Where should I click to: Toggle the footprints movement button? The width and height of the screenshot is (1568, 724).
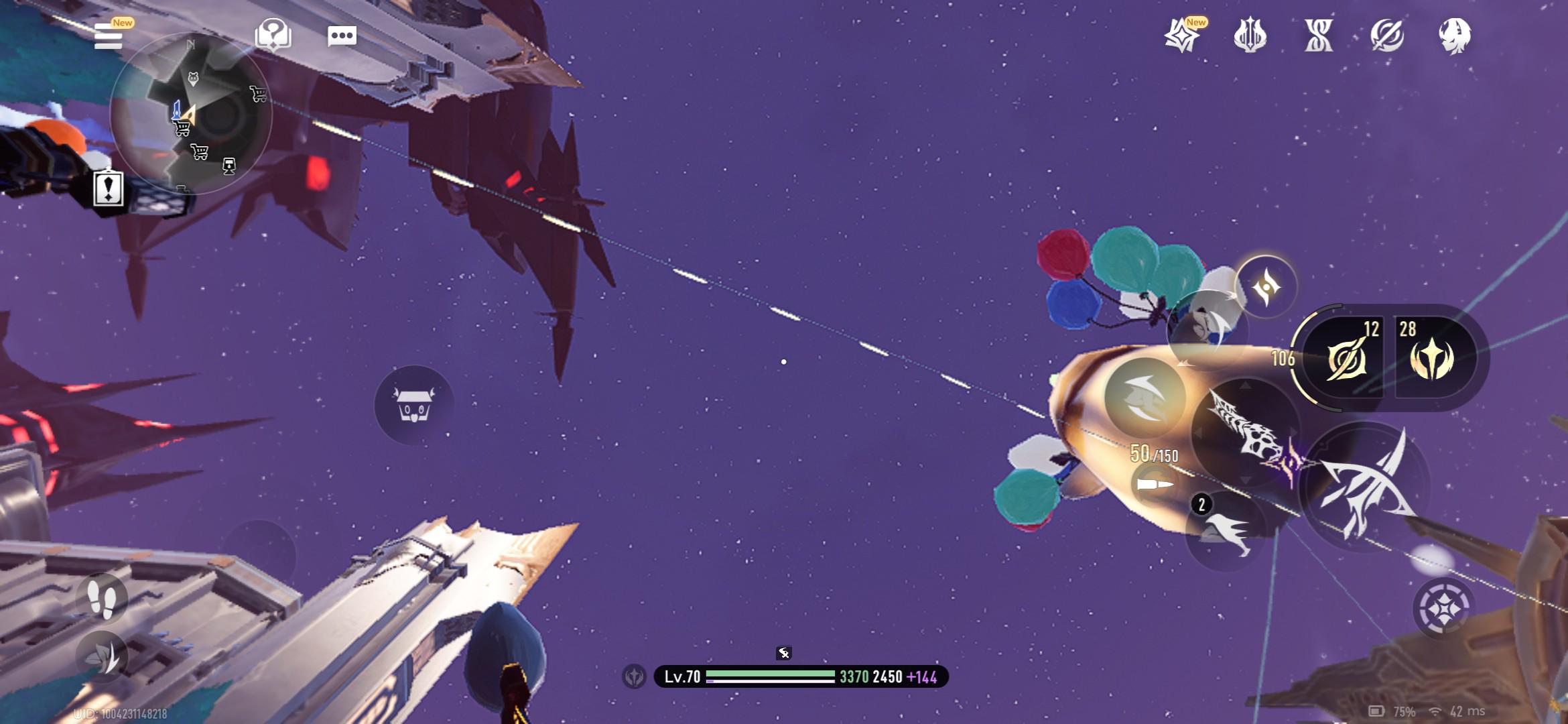(102, 598)
